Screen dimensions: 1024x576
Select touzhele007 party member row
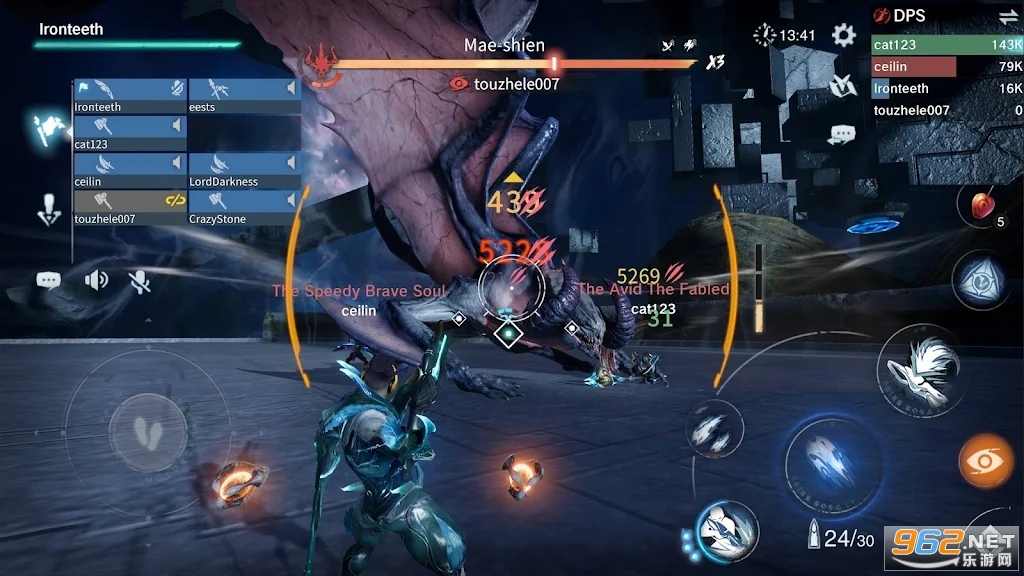tap(131, 208)
